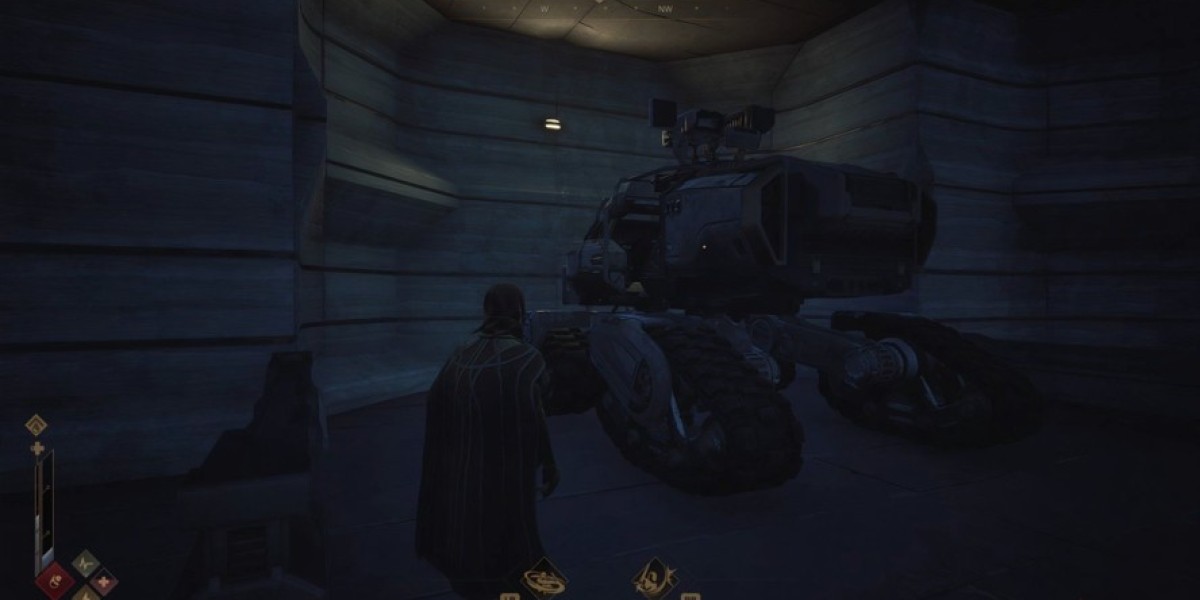Click the chevron diamond icon above the gauge
The image size is (1200, 600).
click(37, 425)
